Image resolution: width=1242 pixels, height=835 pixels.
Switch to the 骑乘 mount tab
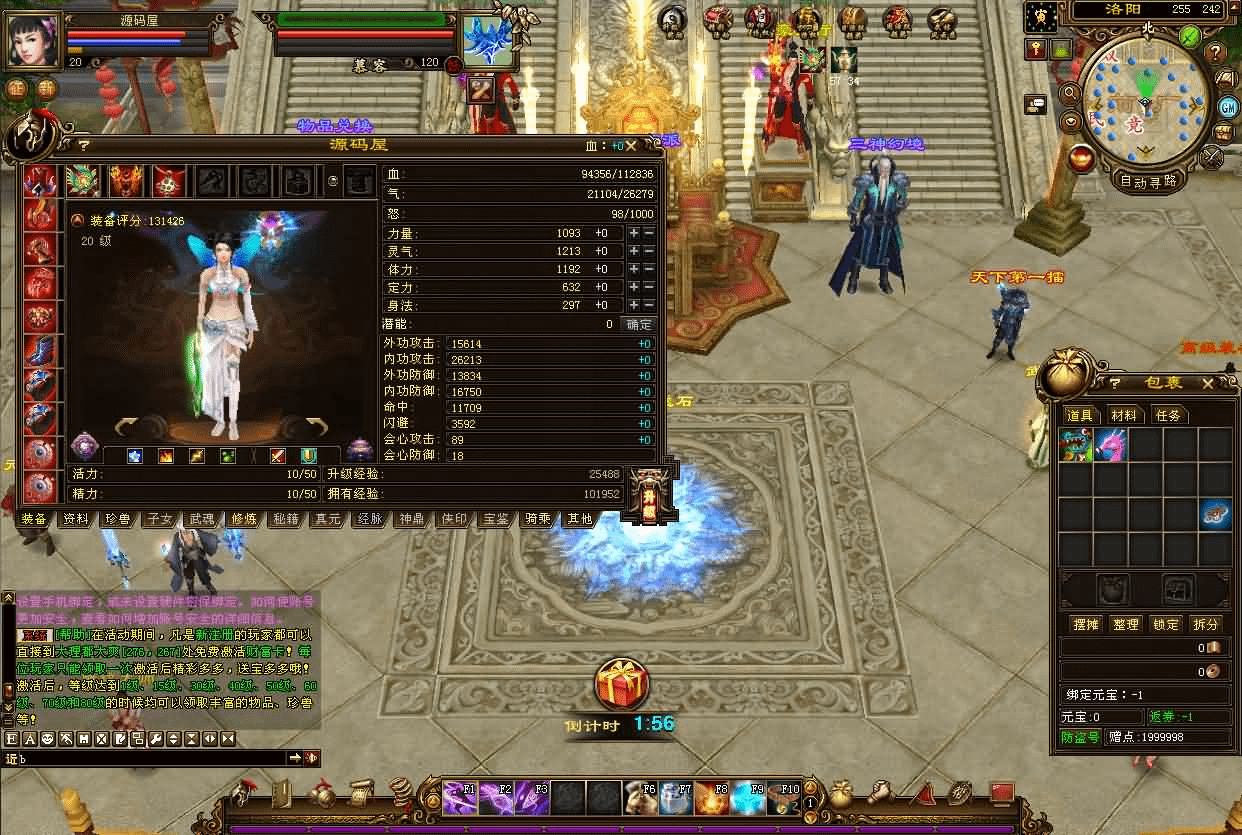(x=538, y=519)
